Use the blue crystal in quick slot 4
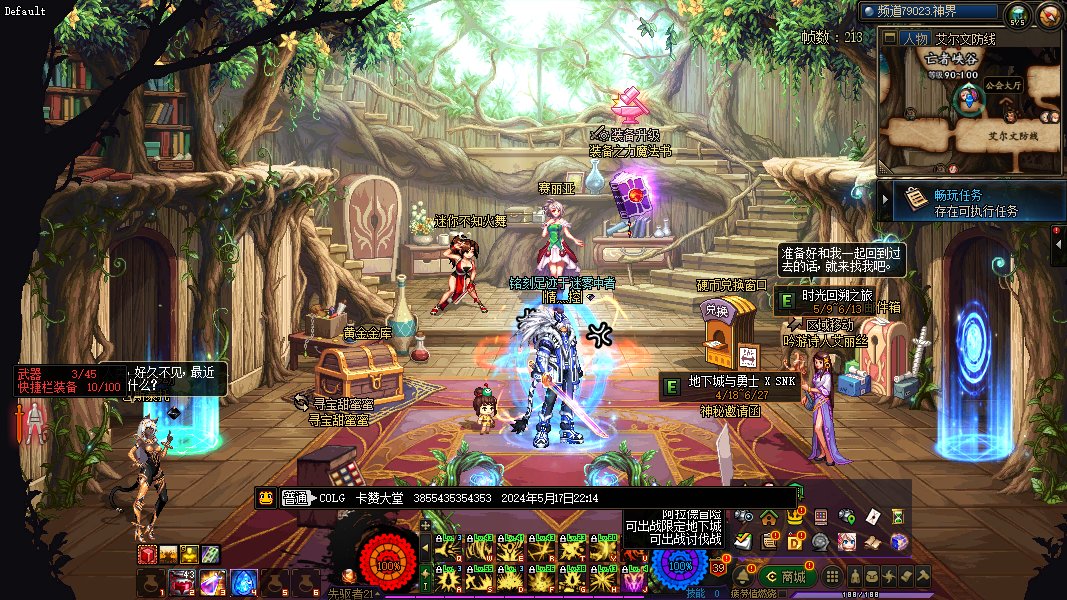 pyautogui.click(x=244, y=581)
